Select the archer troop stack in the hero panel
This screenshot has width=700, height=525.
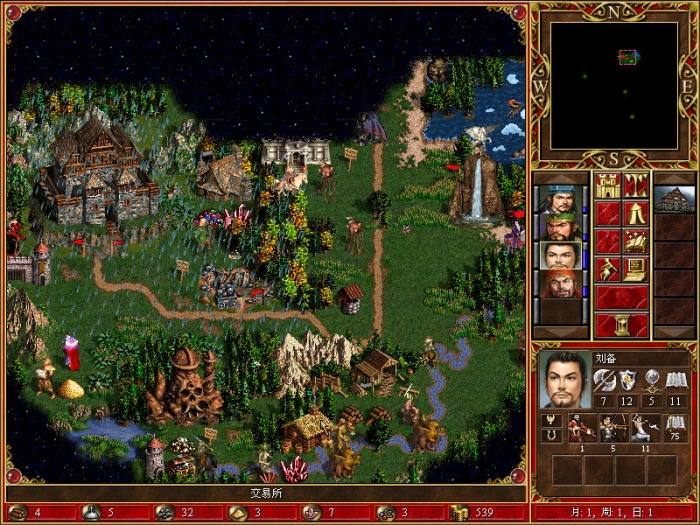pos(612,427)
